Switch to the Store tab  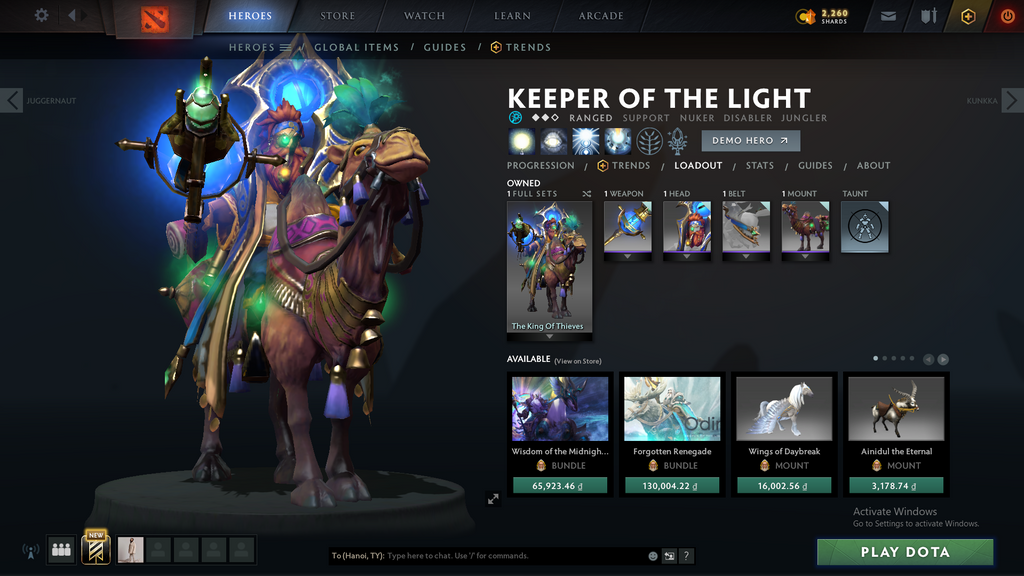point(337,16)
